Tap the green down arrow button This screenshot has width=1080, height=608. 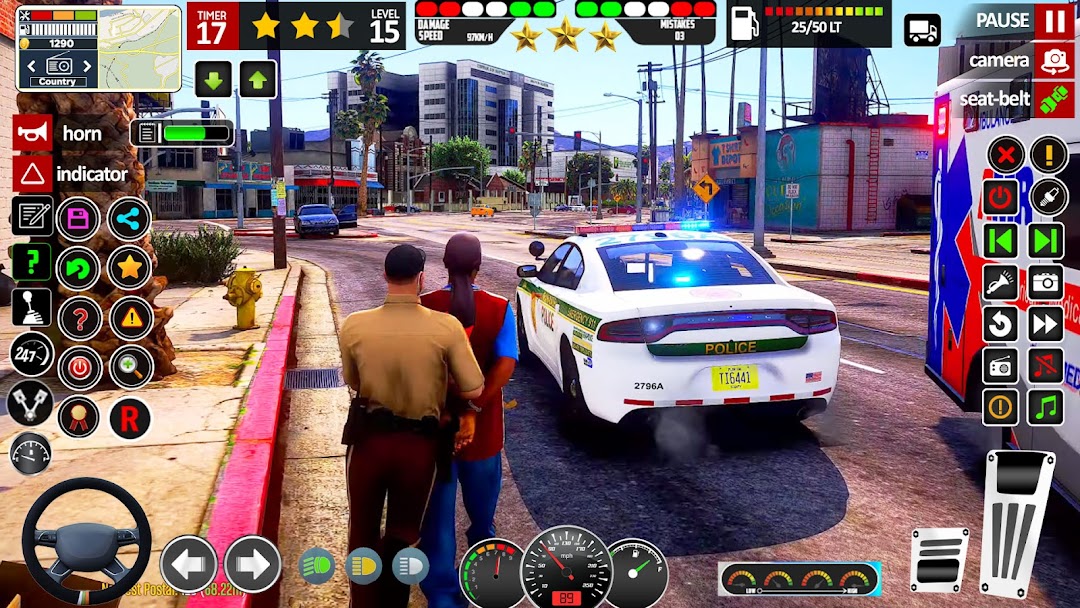click(213, 79)
